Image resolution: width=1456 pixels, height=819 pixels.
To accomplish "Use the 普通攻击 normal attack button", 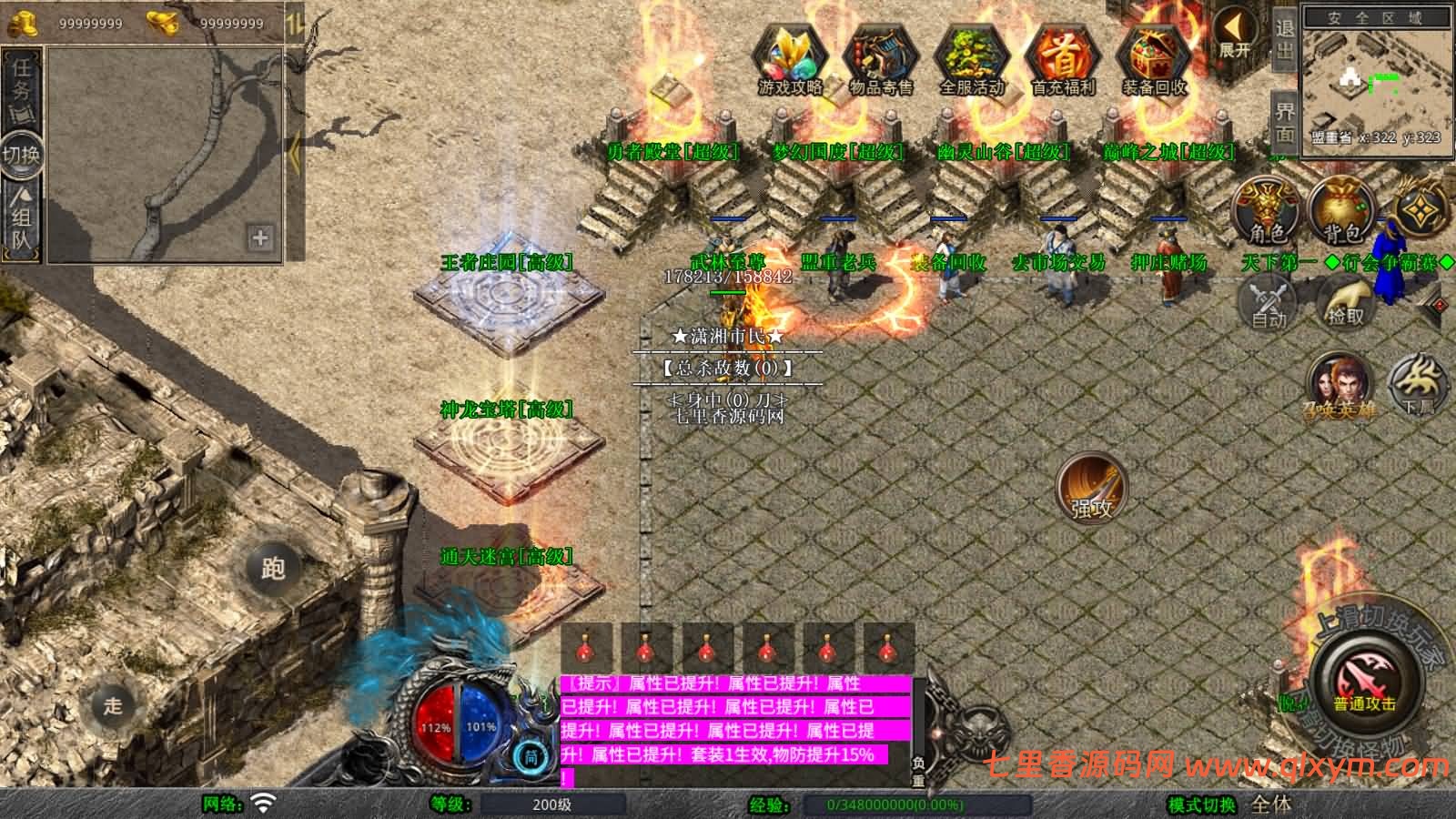I will click(1364, 681).
